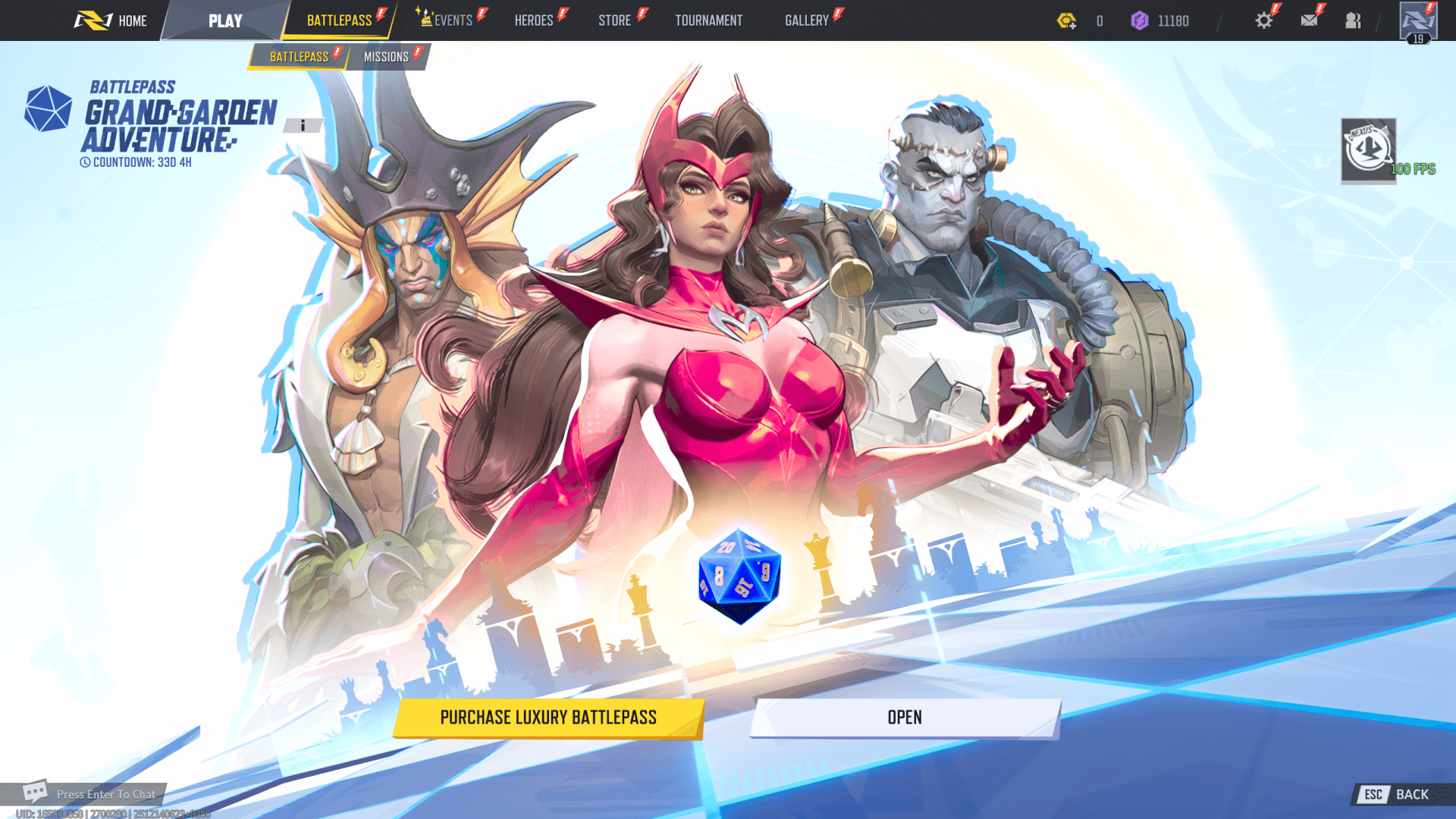Screen dimensions: 1456x819
Task: Click the game logo beside Home
Action: tap(93, 20)
